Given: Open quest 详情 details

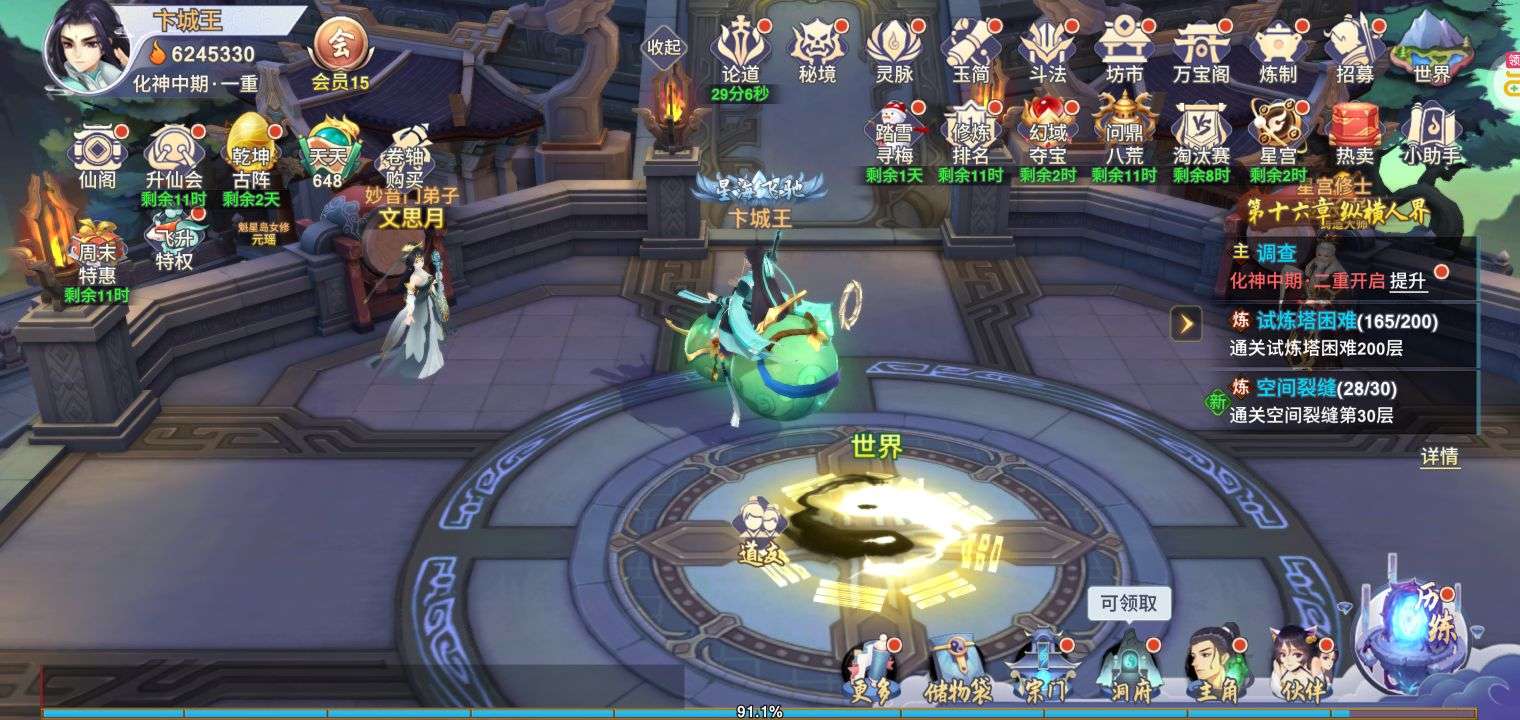Looking at the screenshot, I should [x=1439, y=457].
